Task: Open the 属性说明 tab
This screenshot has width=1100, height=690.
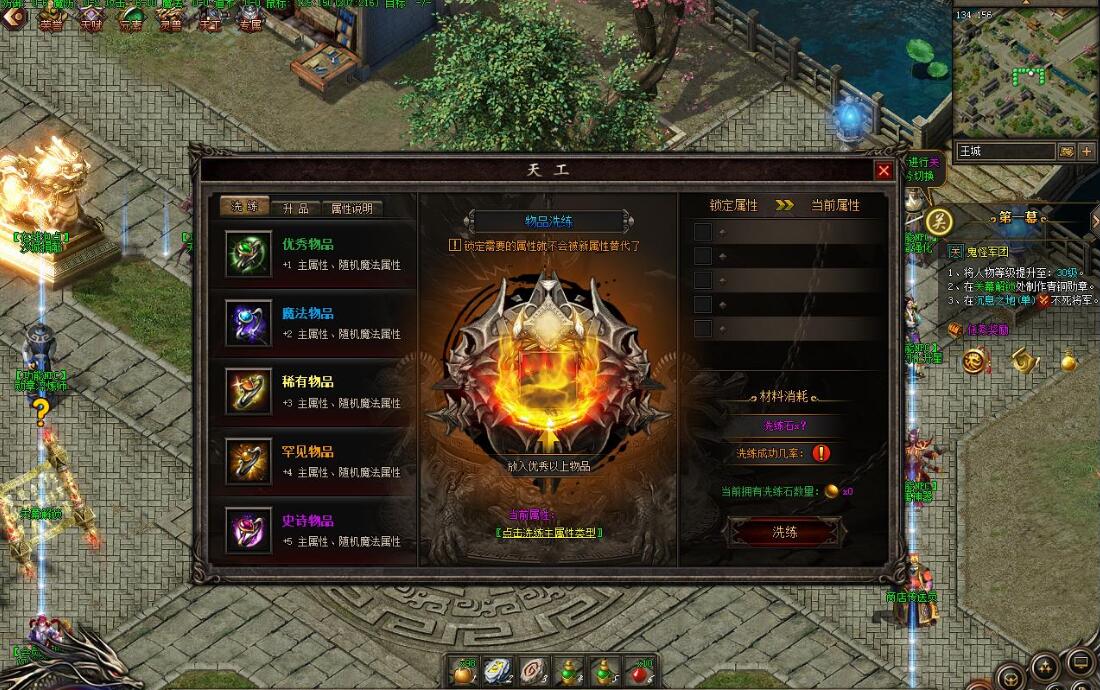Action: 352,208
